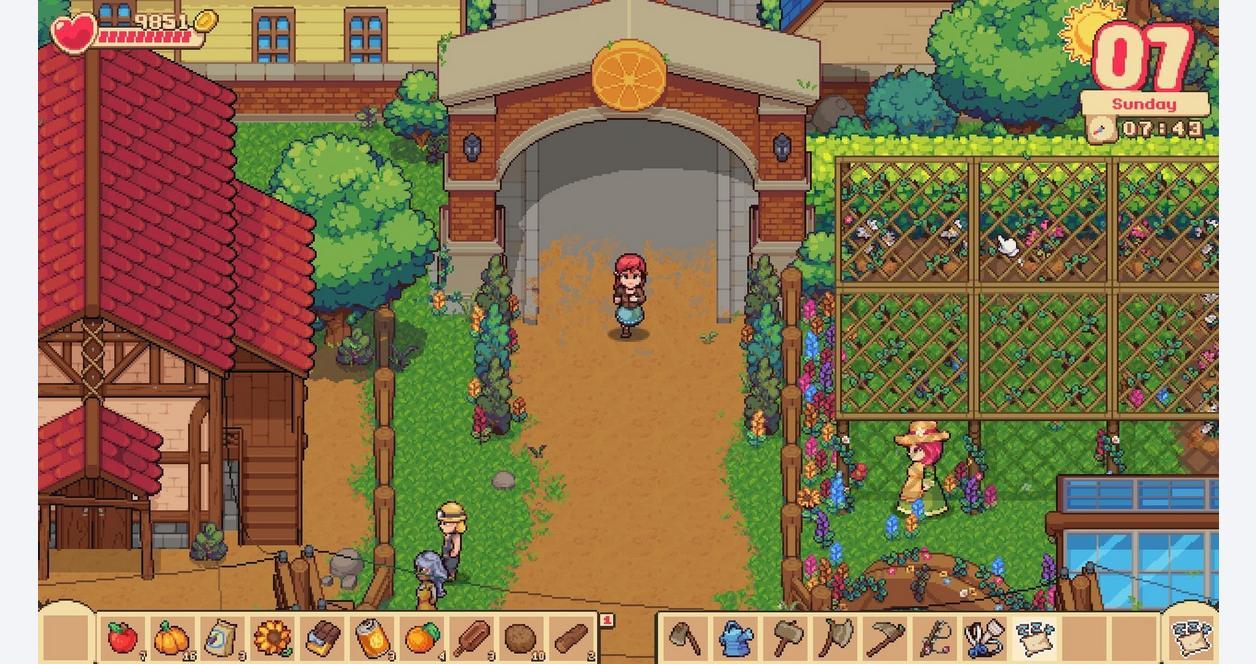Pick the chocolate ice pop item
The height and width of the screenshot is (664, 1256).
click(x=470, y=637)
